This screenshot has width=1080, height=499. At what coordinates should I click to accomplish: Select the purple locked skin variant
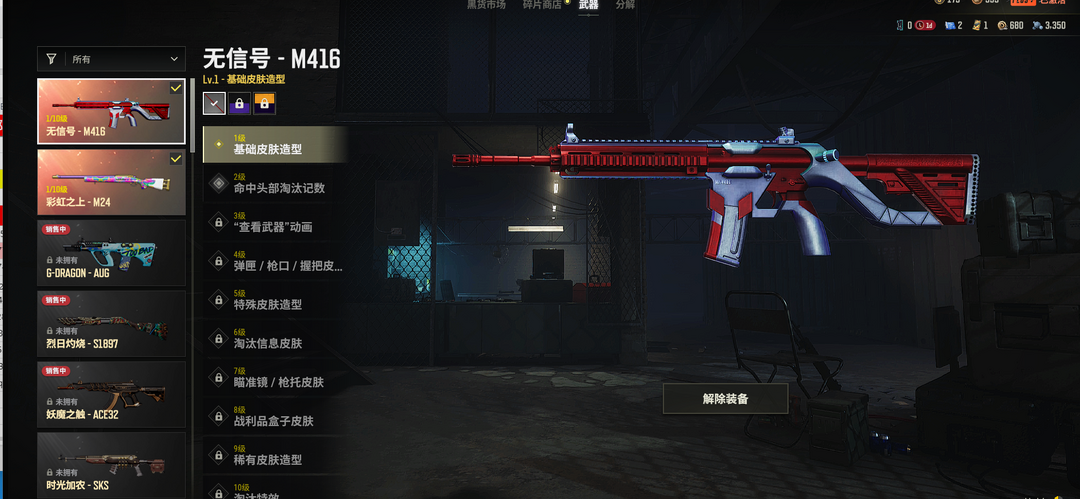pyautogui.click(x=239, y=103)
